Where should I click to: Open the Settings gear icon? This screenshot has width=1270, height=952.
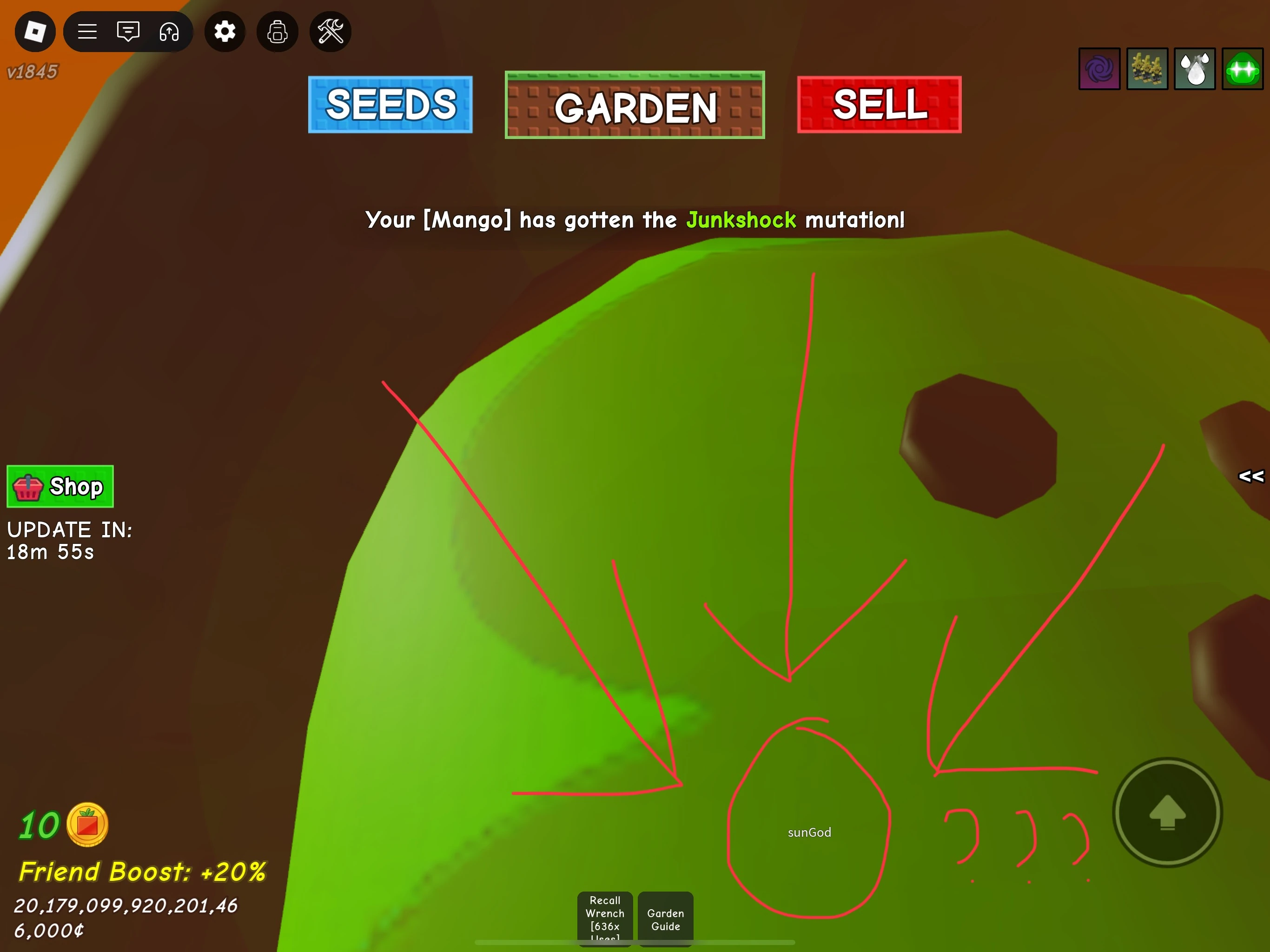pos(225,32)
